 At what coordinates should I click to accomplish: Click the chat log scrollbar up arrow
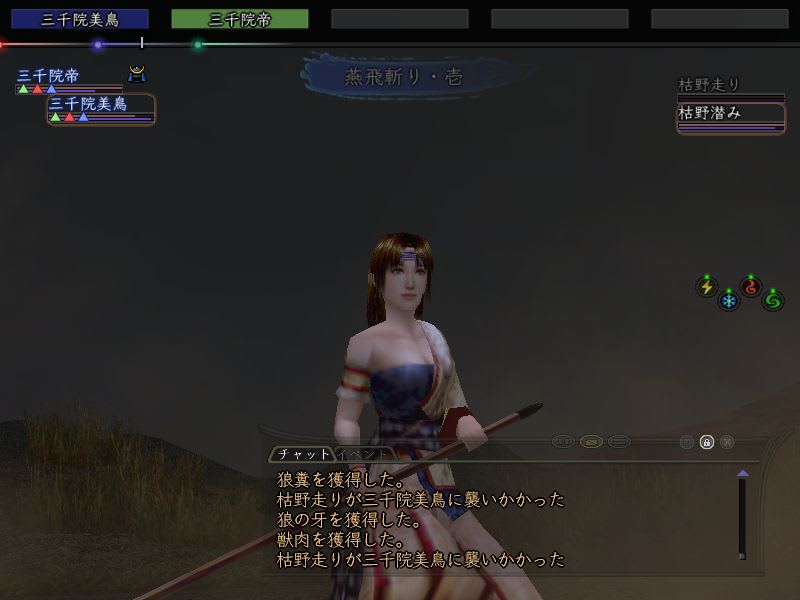click(742, 473)
